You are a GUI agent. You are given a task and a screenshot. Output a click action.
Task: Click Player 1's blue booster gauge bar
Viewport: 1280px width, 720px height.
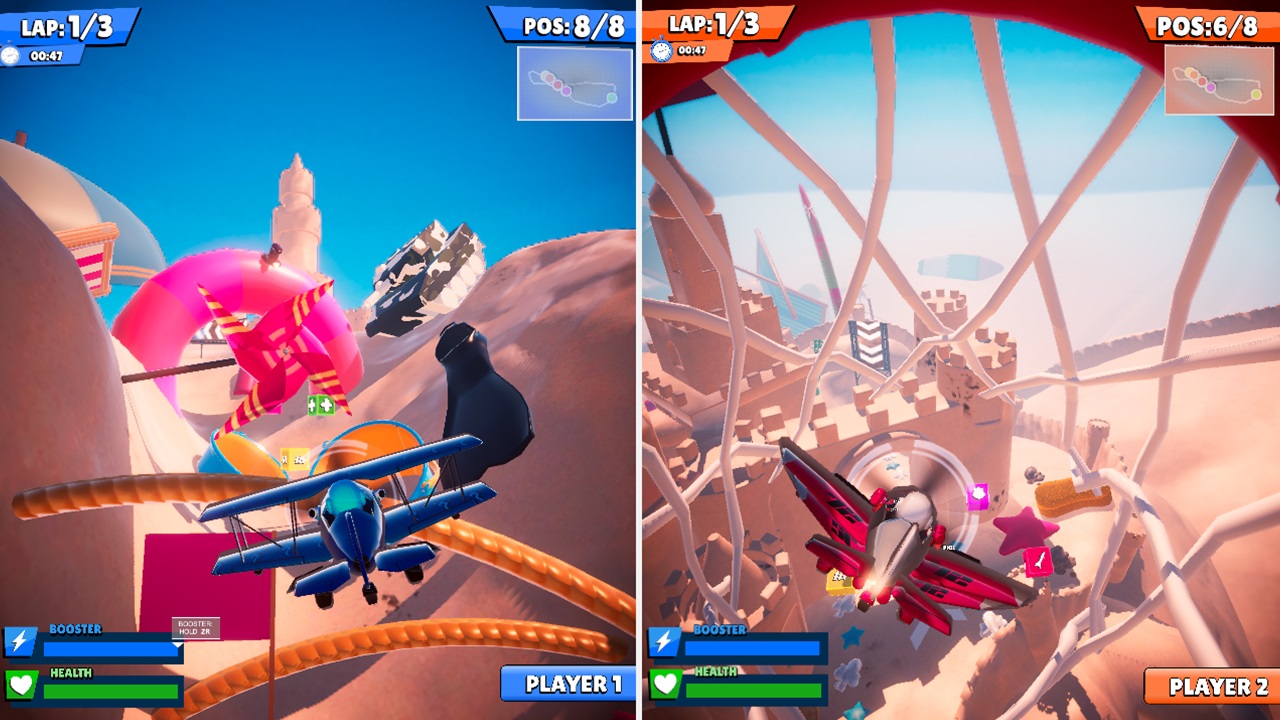110,650
